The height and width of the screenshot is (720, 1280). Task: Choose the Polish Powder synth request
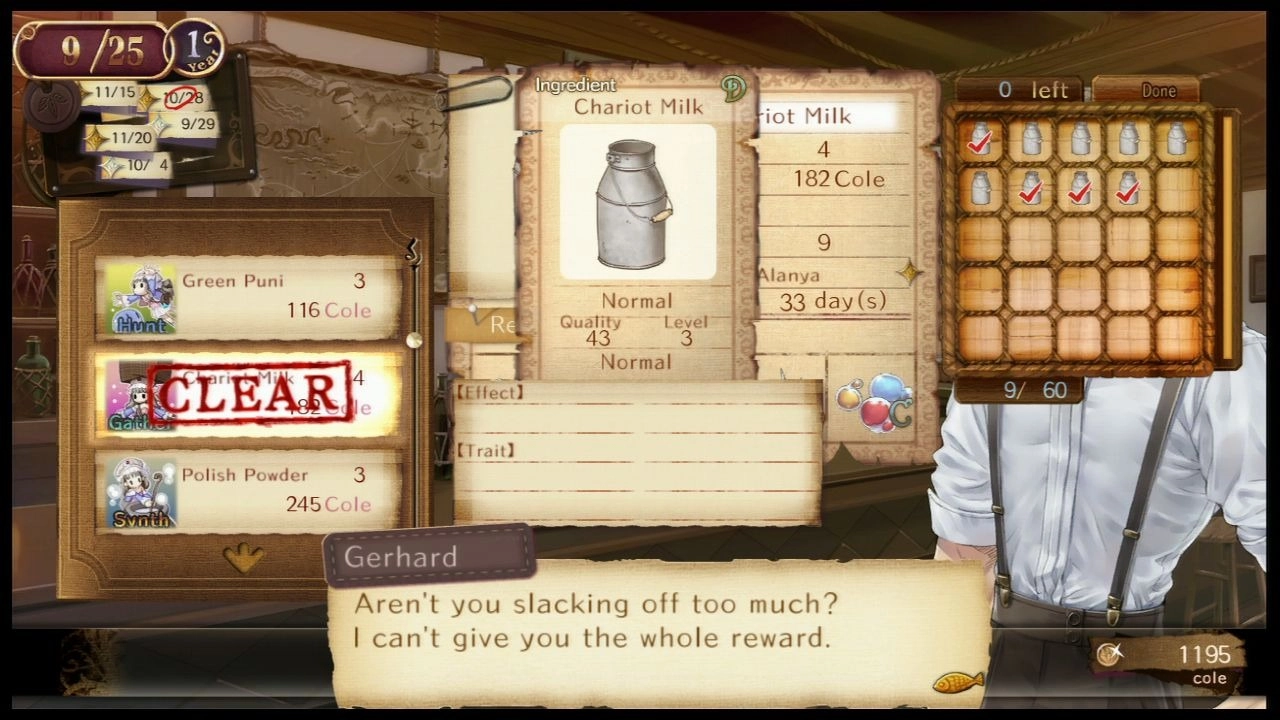coord(247,492)
